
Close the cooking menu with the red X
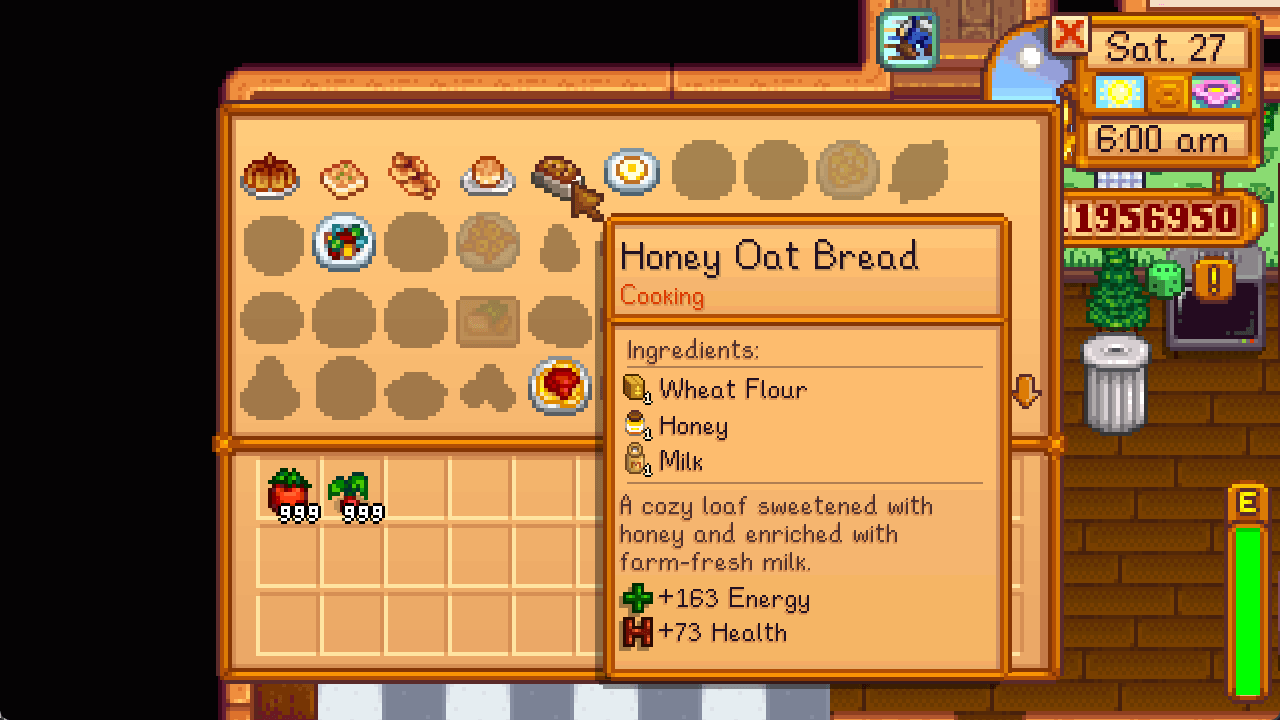(x=1071, y=35)
